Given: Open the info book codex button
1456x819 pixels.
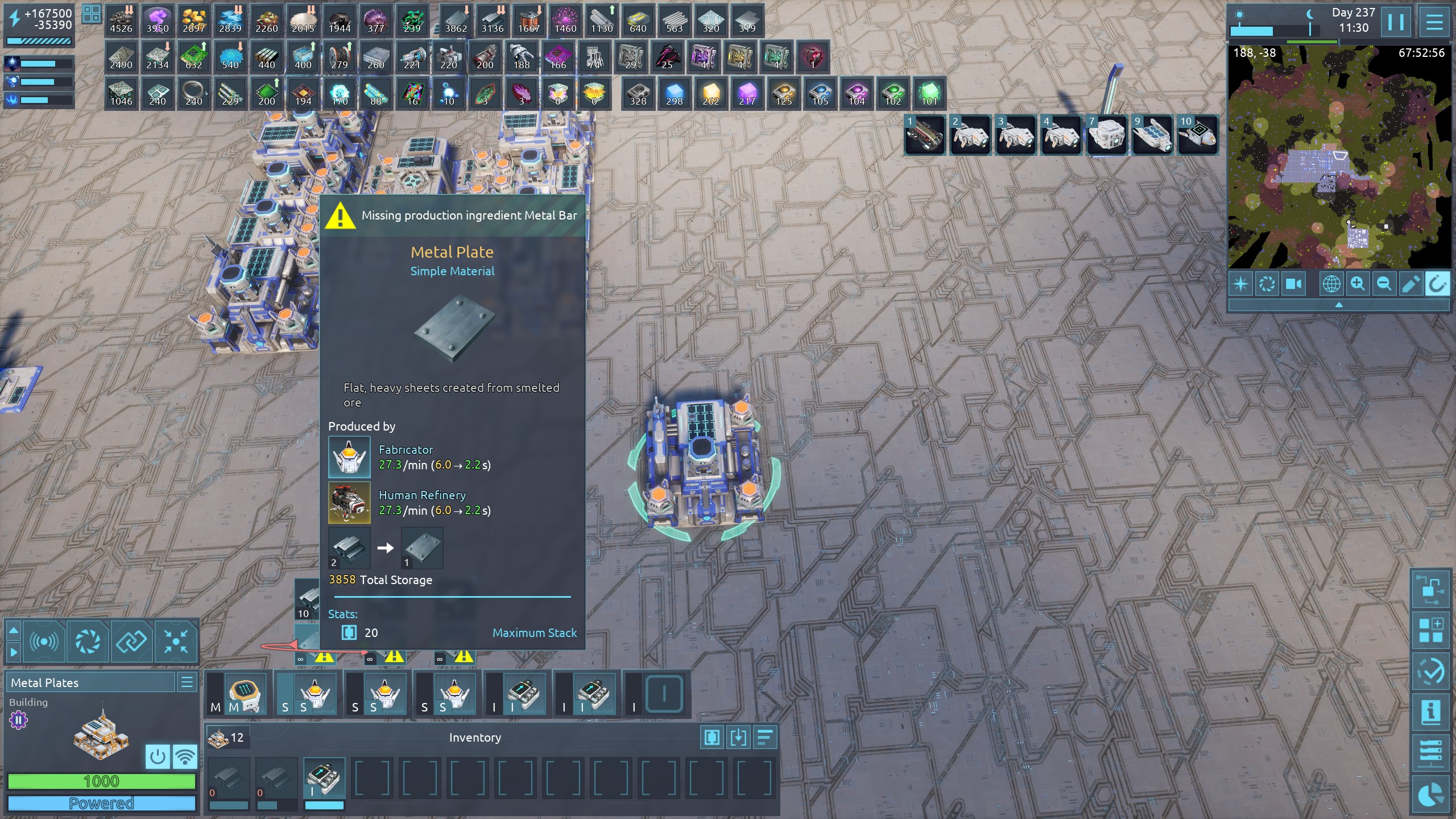Looking at the screenshot, I should pyautogui.click(x=1430, y=712).
